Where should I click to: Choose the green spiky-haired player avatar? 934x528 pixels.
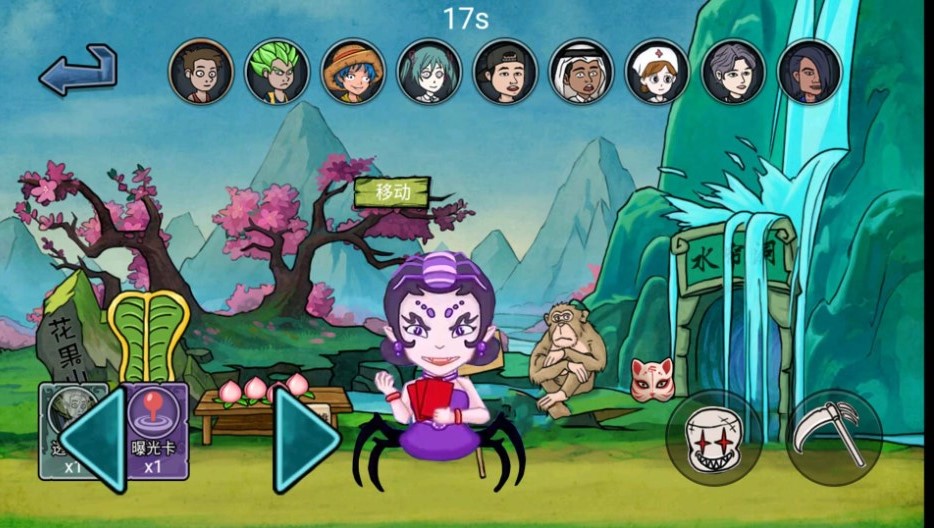pyautogui.click(x=277, y=71)
